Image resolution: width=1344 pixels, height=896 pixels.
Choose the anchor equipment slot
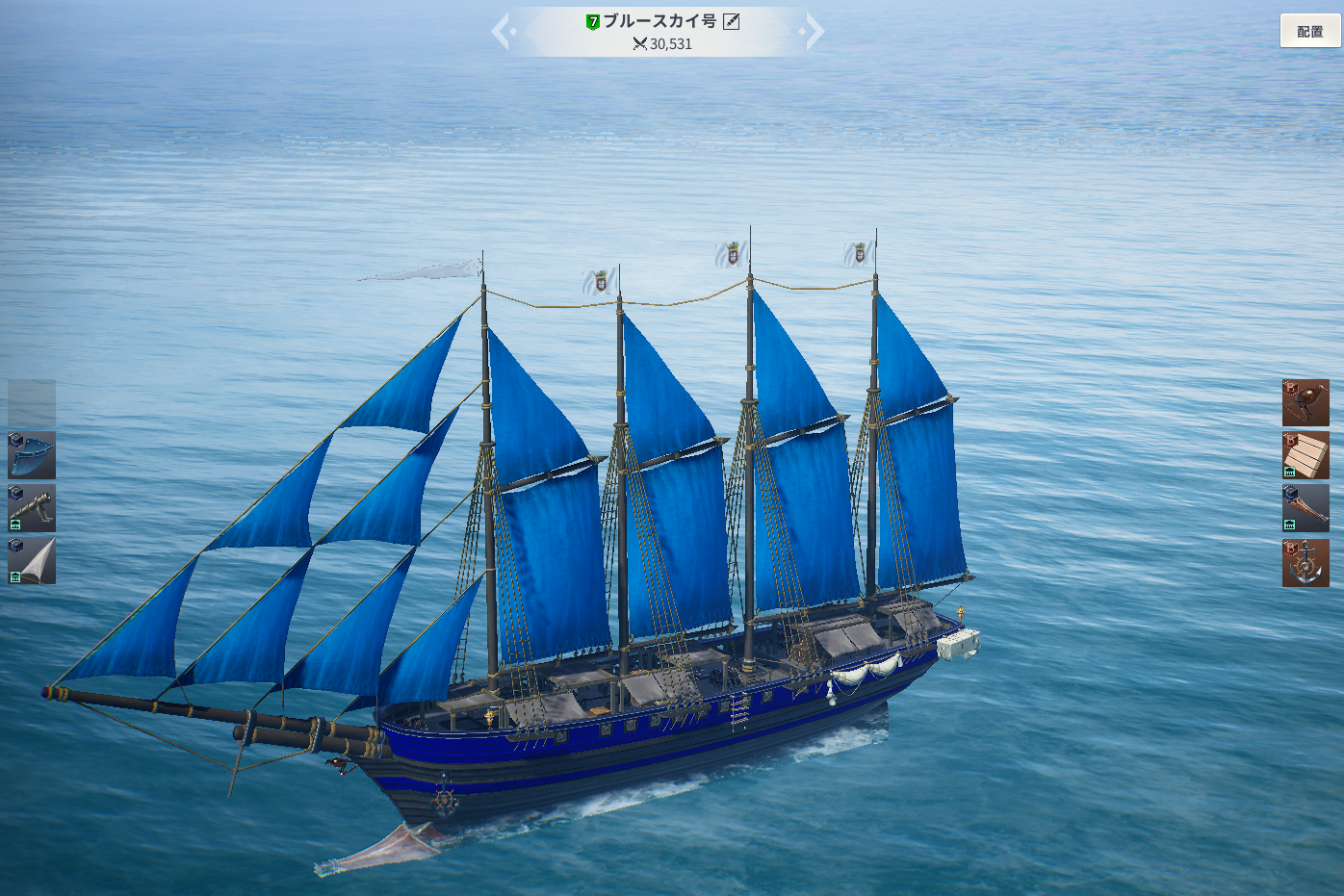tap(1305, 563)
